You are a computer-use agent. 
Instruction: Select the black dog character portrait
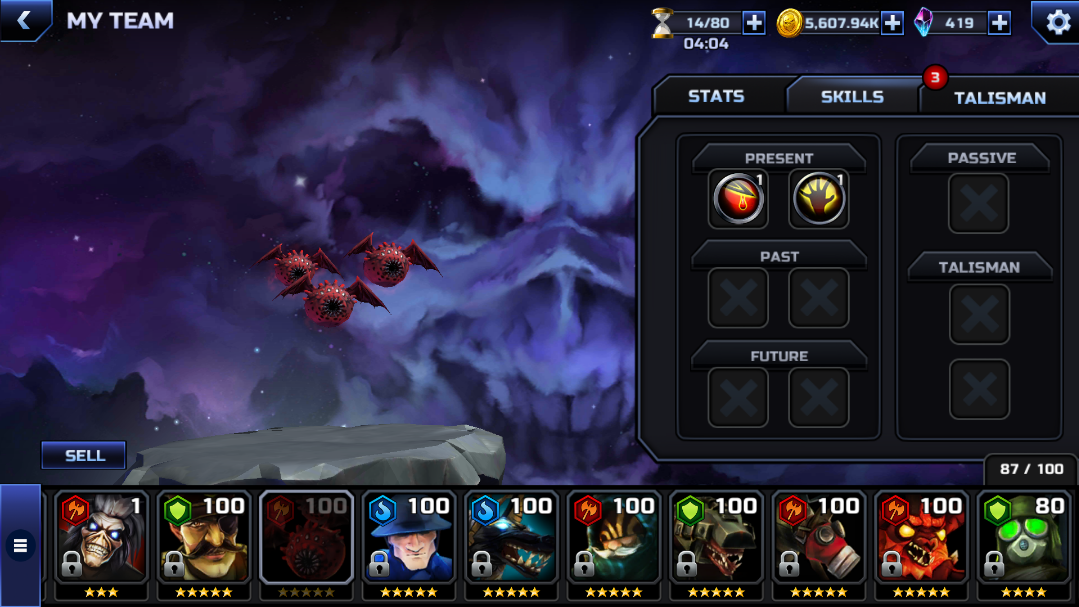[x=511, y=541]
